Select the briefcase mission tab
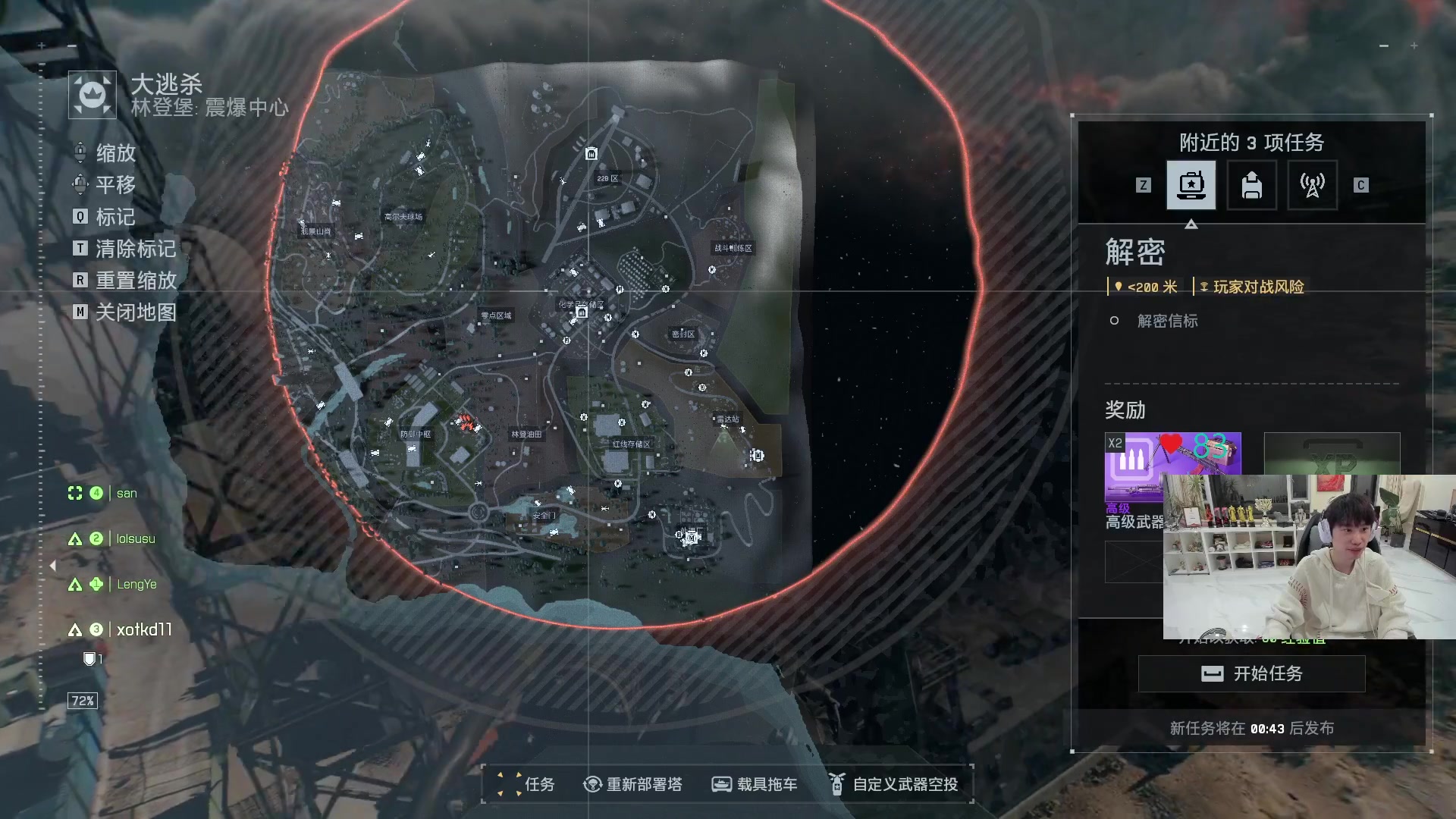The image size is (1456, 819). 1191,185
